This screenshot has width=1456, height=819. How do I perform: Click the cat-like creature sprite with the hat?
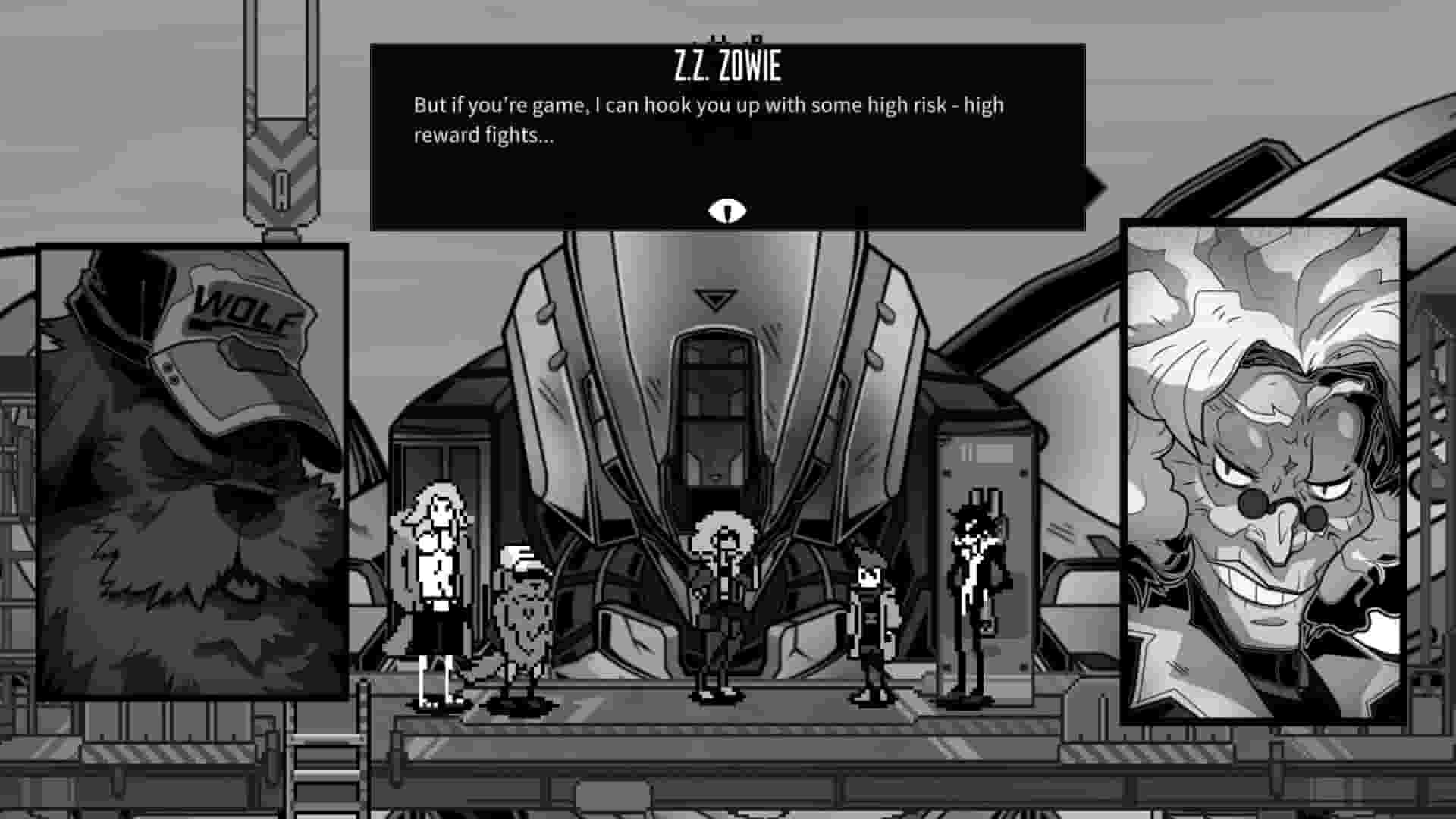[527, 614]
